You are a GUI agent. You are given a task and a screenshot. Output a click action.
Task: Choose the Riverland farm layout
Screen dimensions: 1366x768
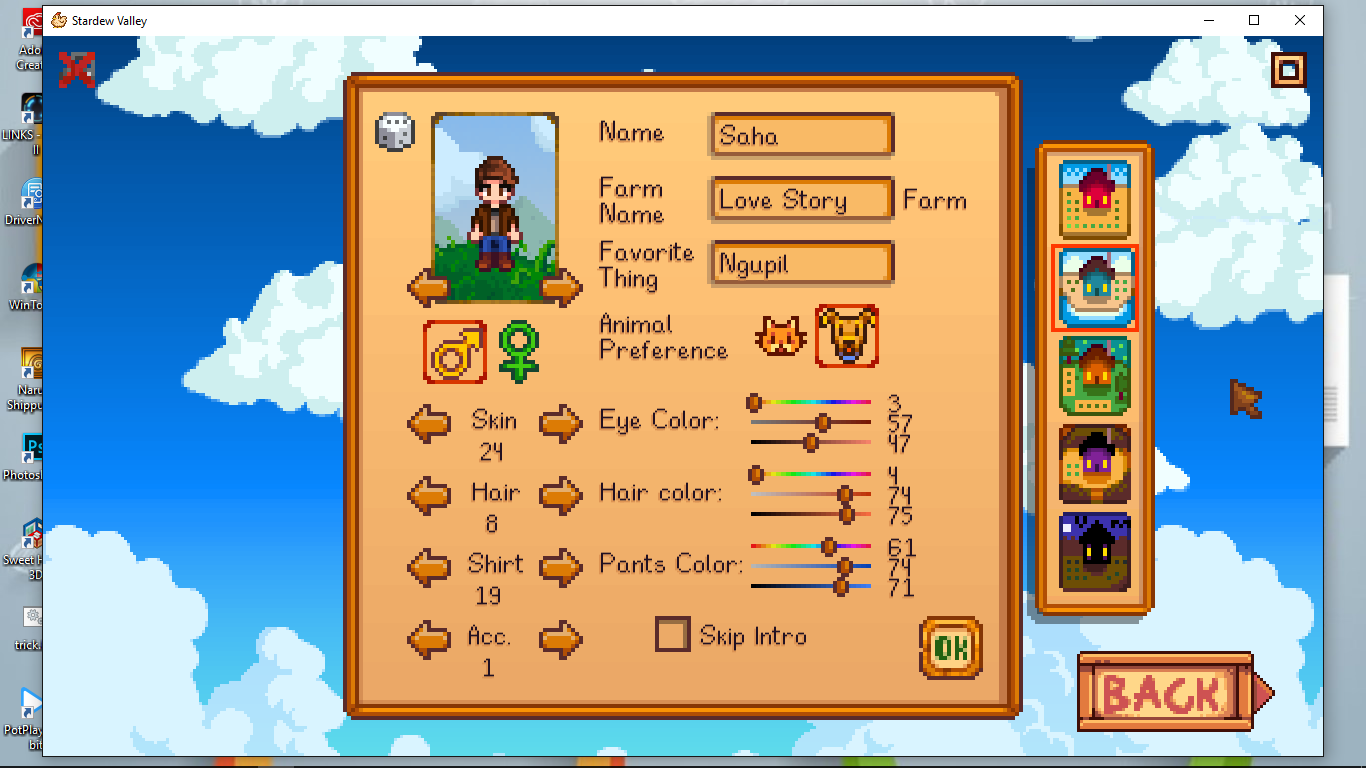pyautogui.click(x=1094, y=287)
